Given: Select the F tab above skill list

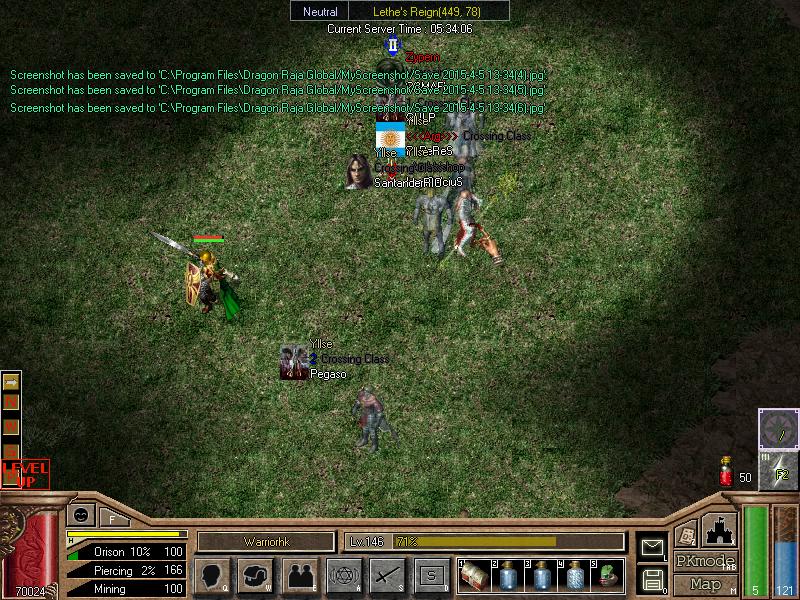Looking at the screenshot, I should (x=113, y=518).
